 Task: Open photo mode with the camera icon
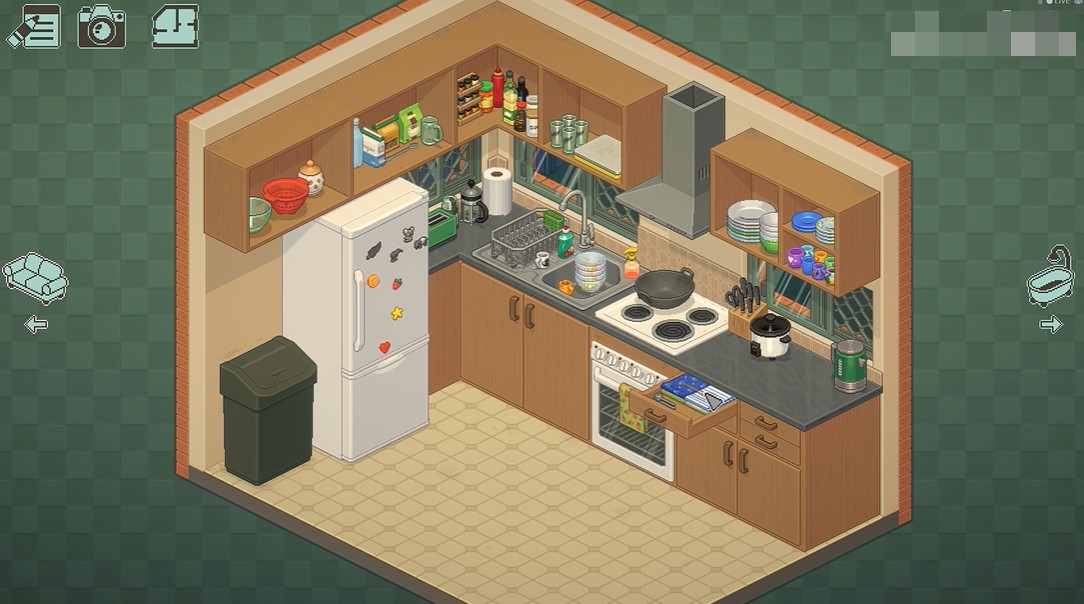click(x=101, y=27)
